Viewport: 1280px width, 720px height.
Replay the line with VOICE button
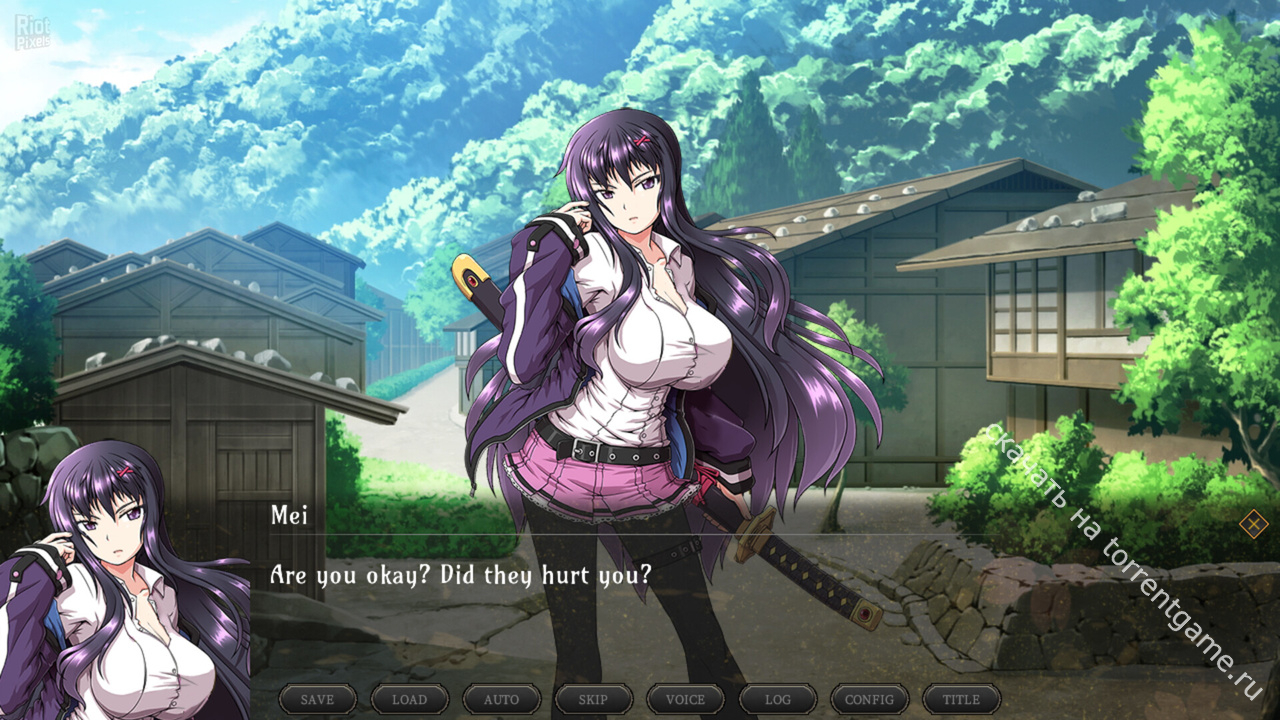[685, 699]
